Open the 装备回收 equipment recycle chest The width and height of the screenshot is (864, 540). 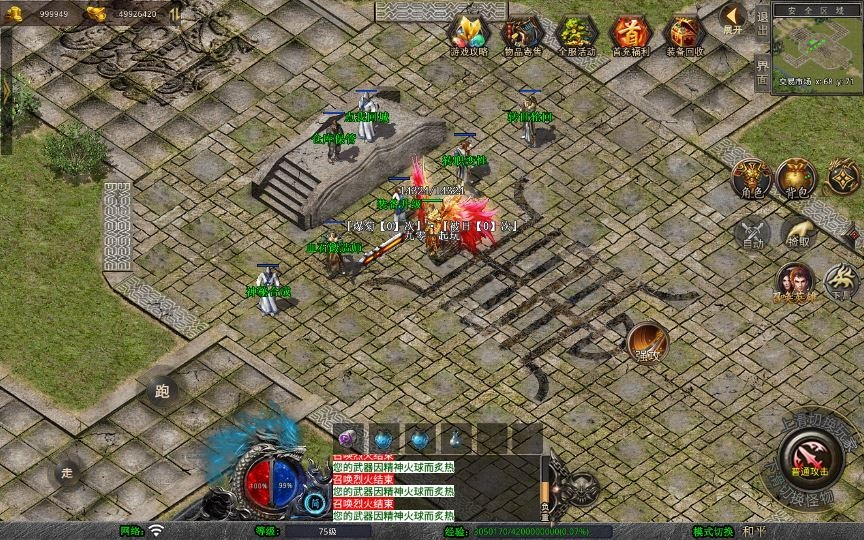(x=684, y=34)
